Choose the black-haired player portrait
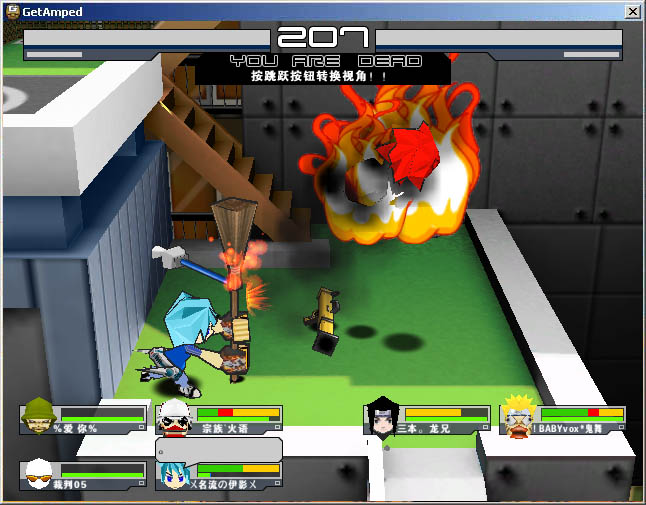The width and height of the screenshot is (646, 505). (x=383, y=416)
